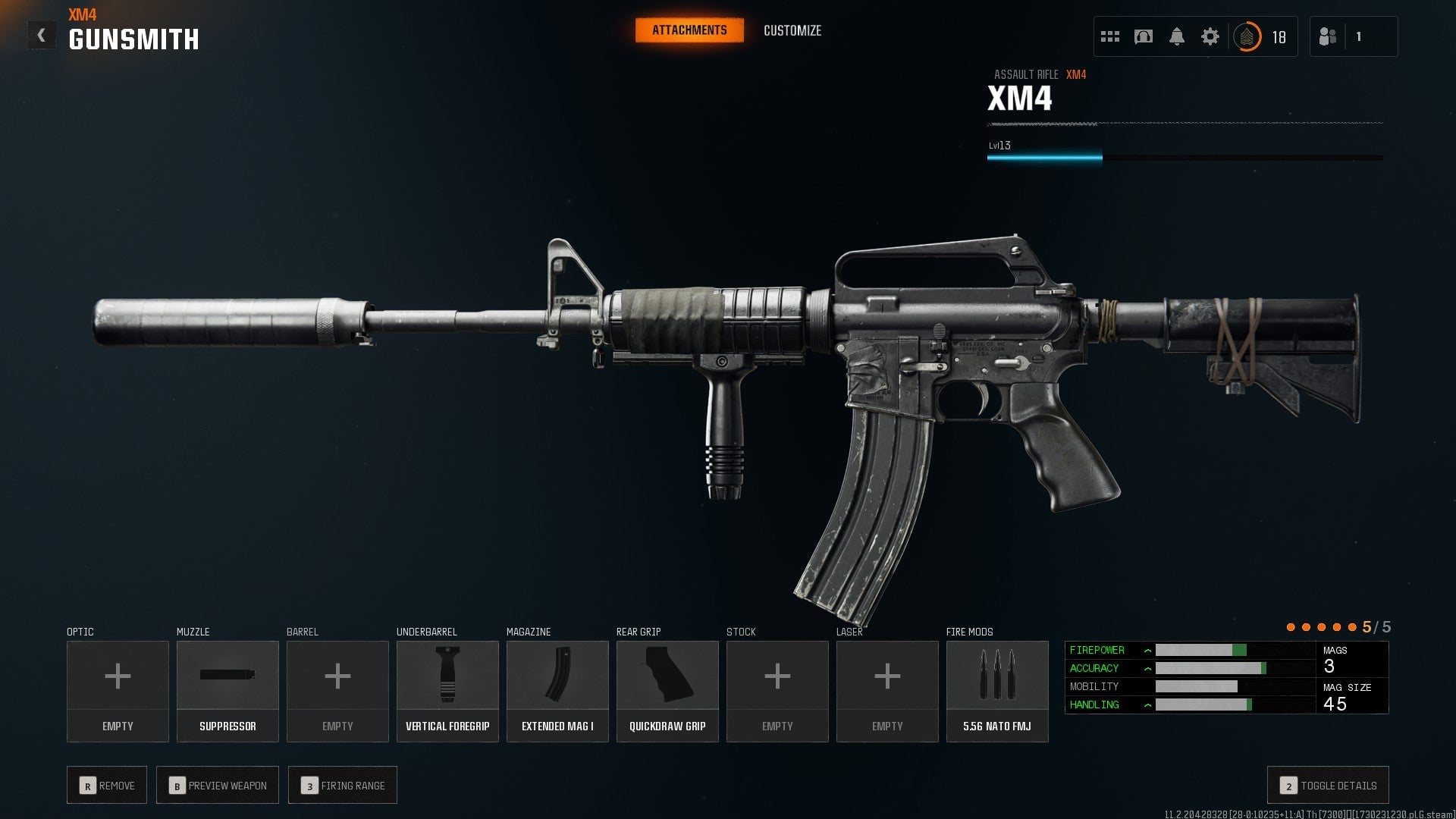Open the settings gear menu
Image resolution: width=1456 pixels, height=819 pixels.
click(x=1210, y=36)
